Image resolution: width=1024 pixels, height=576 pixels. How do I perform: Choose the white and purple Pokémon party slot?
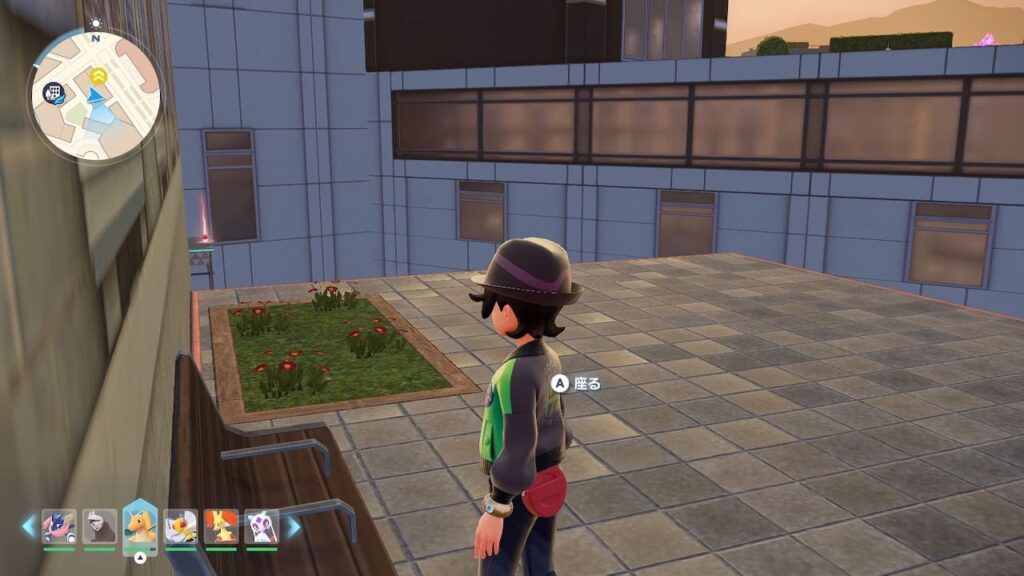[x=261, y=525]
